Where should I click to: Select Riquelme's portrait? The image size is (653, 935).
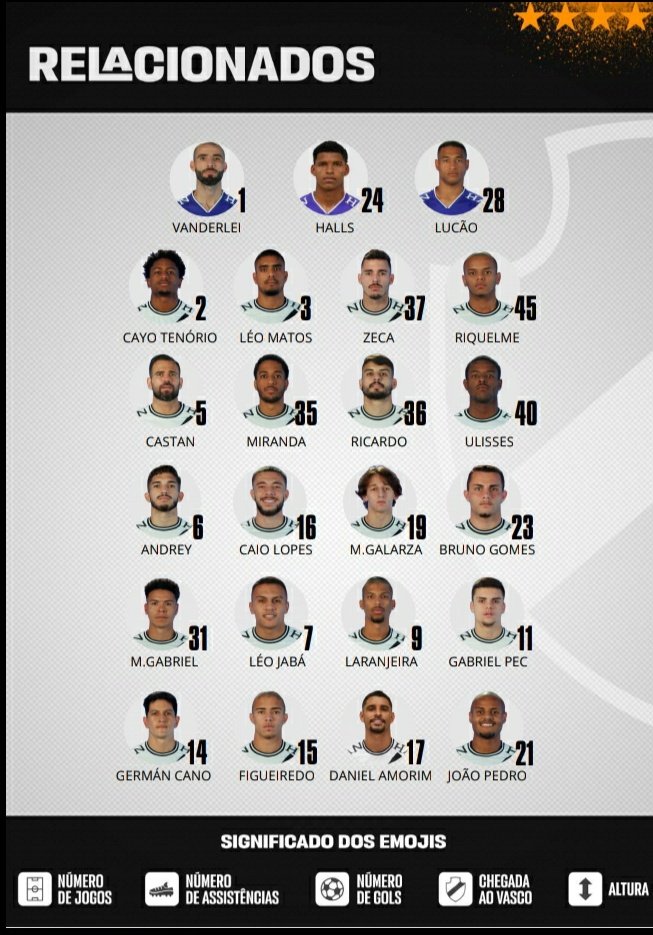pos(482,286)
